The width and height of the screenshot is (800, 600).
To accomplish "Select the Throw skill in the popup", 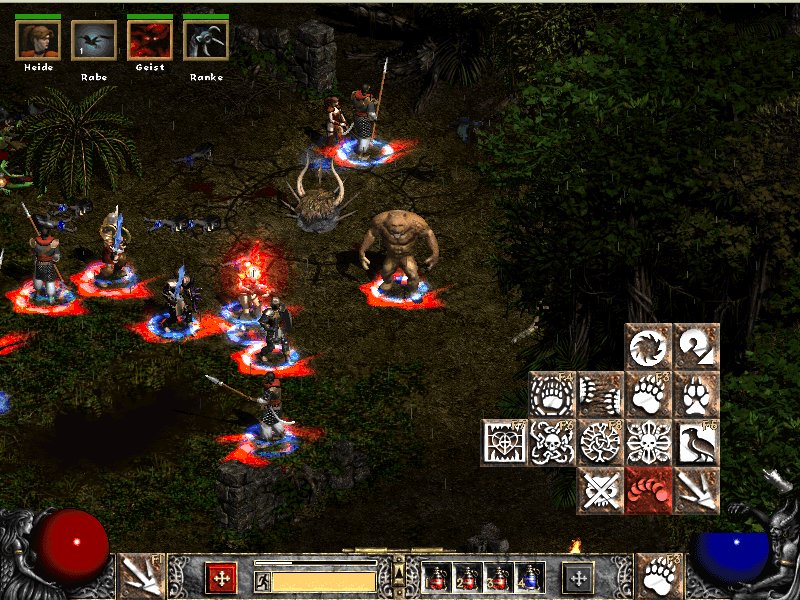I will tap(697, 490).
